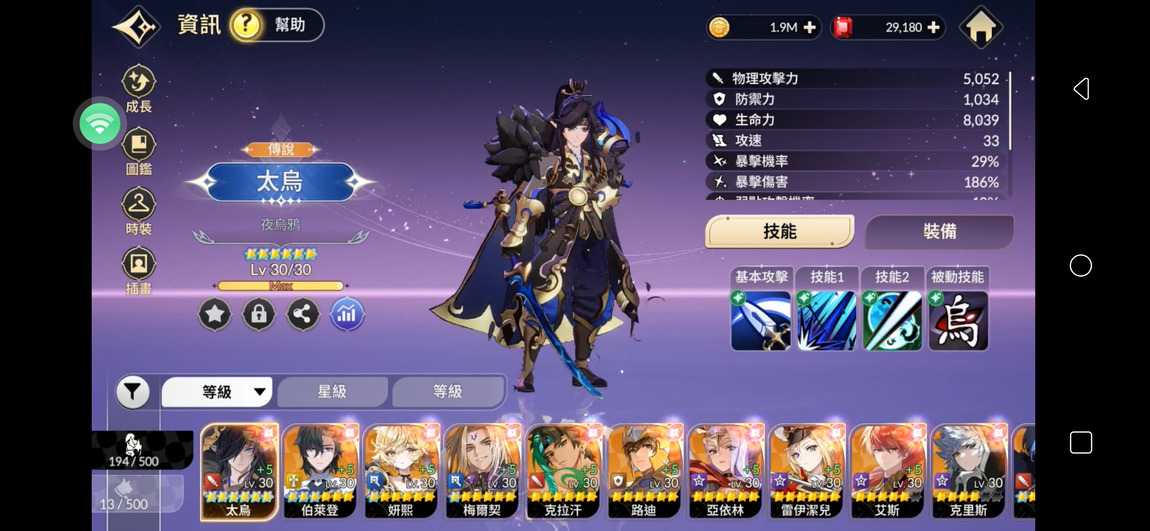Open the 圖鑑 codex menu
1150x531 pixels.
139,152
